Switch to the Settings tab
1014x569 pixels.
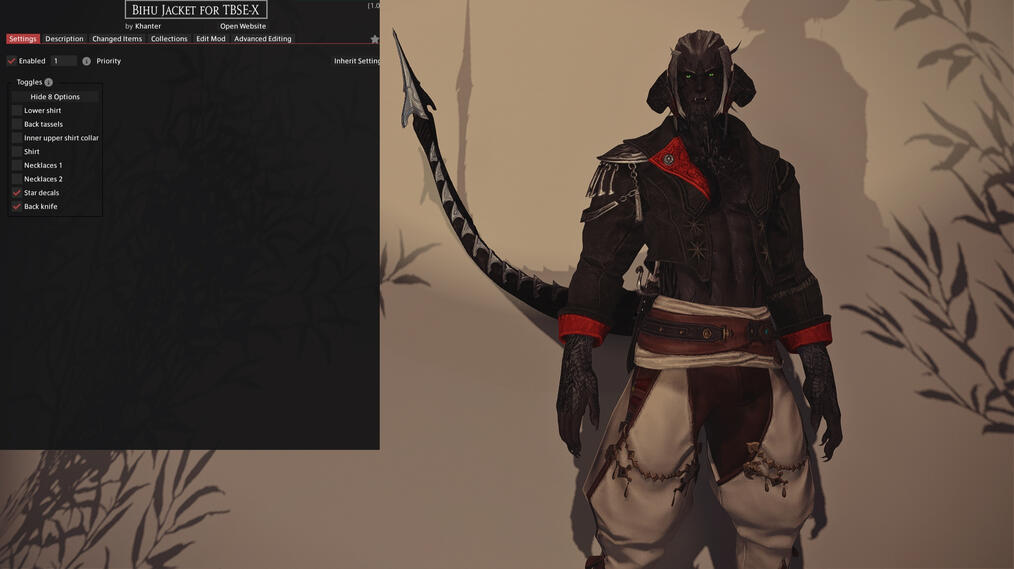click(x=22, y=39)
